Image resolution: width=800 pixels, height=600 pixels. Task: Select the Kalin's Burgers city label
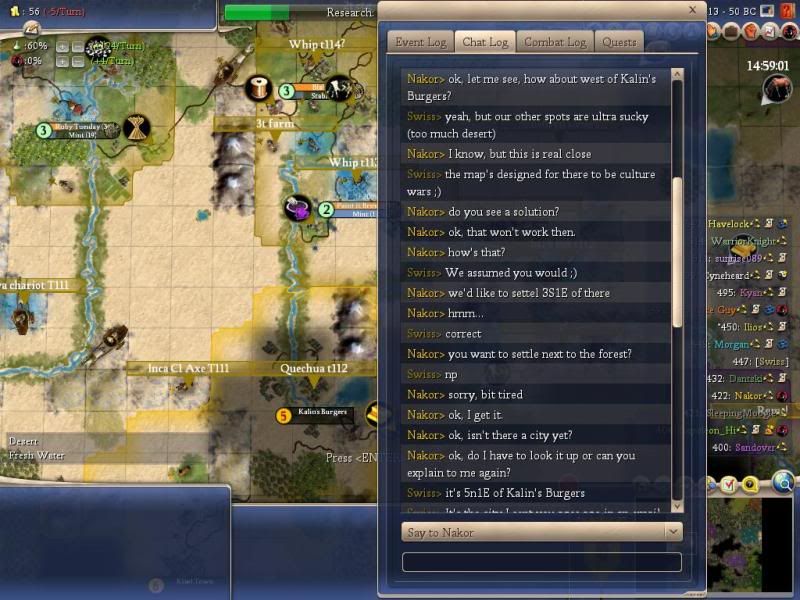click(322, 413)
